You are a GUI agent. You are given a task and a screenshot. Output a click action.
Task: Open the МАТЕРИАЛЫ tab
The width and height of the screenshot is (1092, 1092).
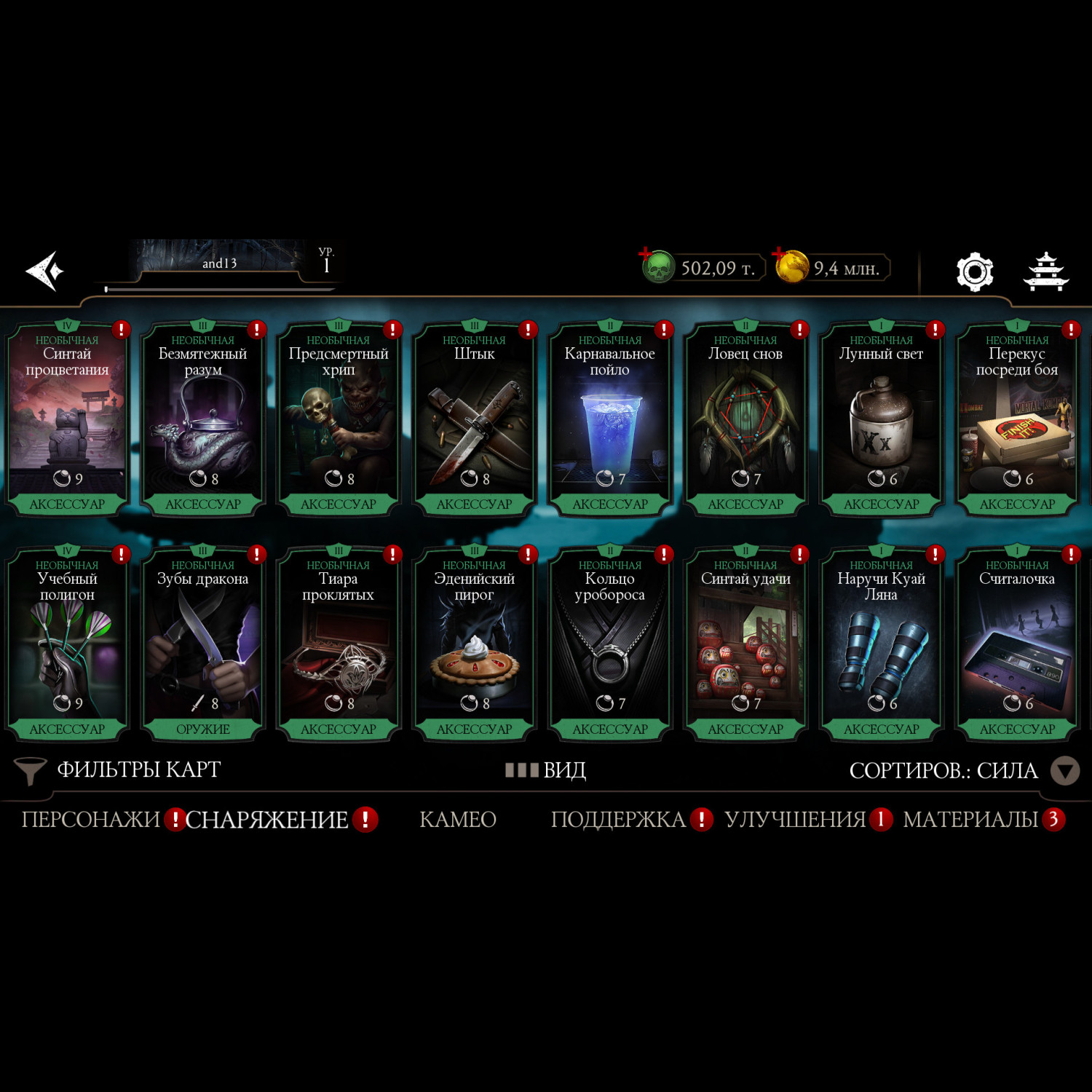point(971,820)
